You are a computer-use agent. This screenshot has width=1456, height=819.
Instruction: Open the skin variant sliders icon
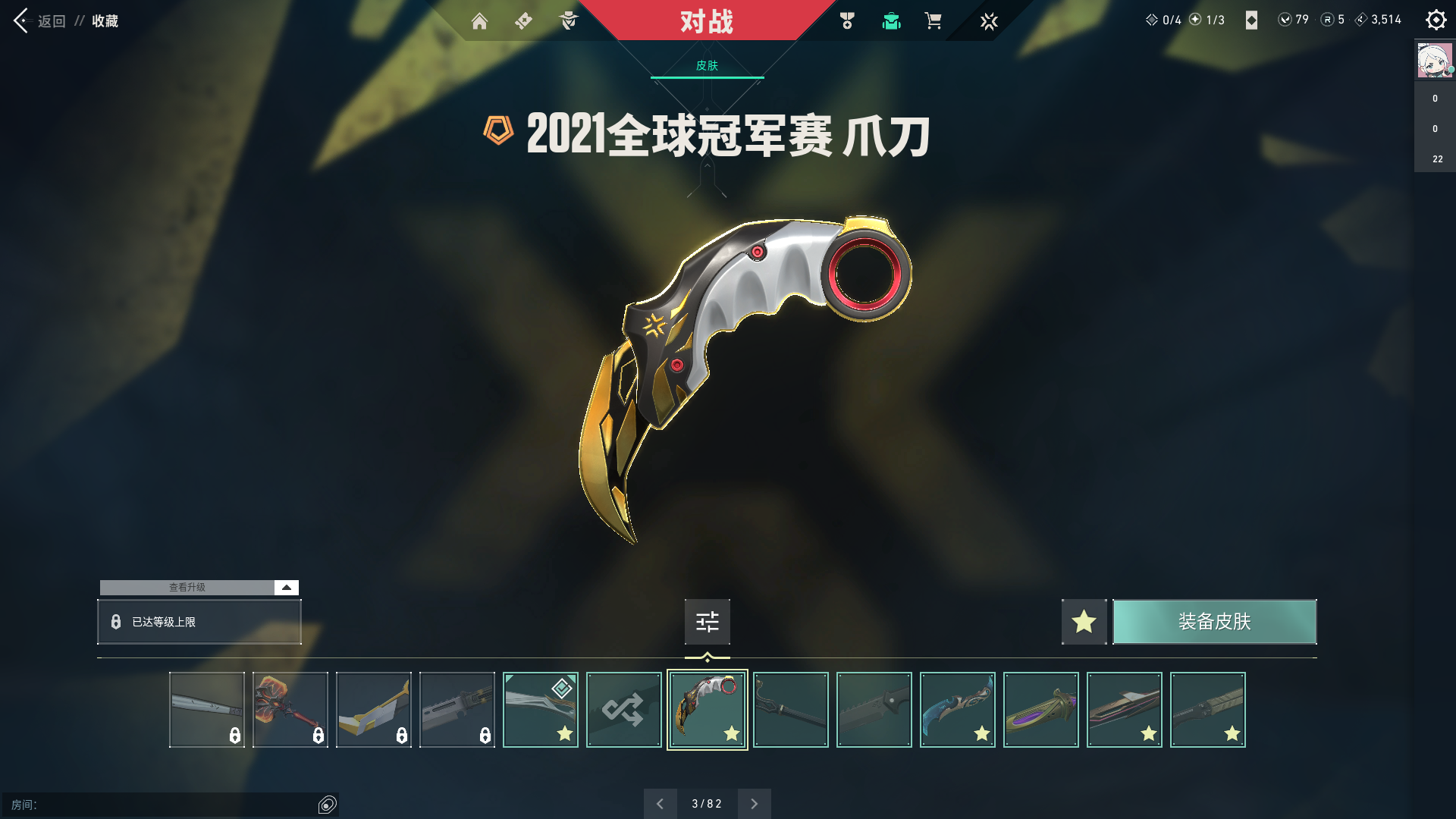[x=707, y=622]
